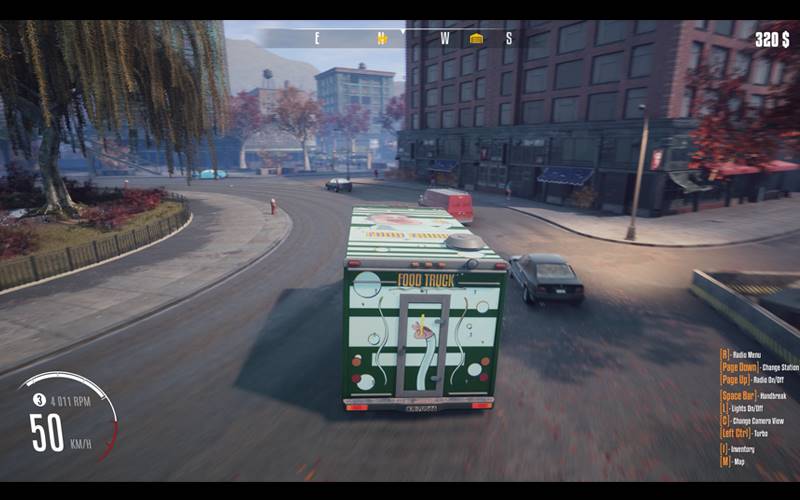Select the yellow marker left of compass center
This screenshot has height=500, width=800.
click(x=381, y=38)
